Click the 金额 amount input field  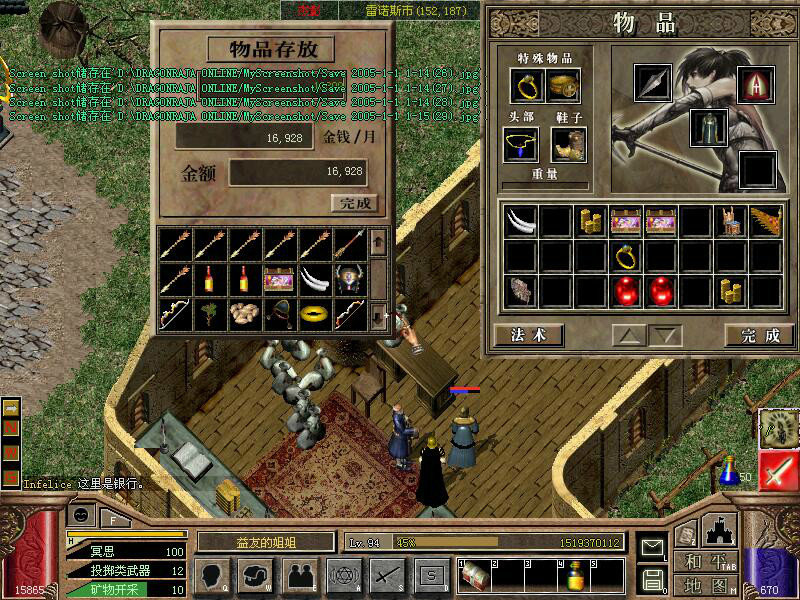pyautogui.click(x=298, y=172)
